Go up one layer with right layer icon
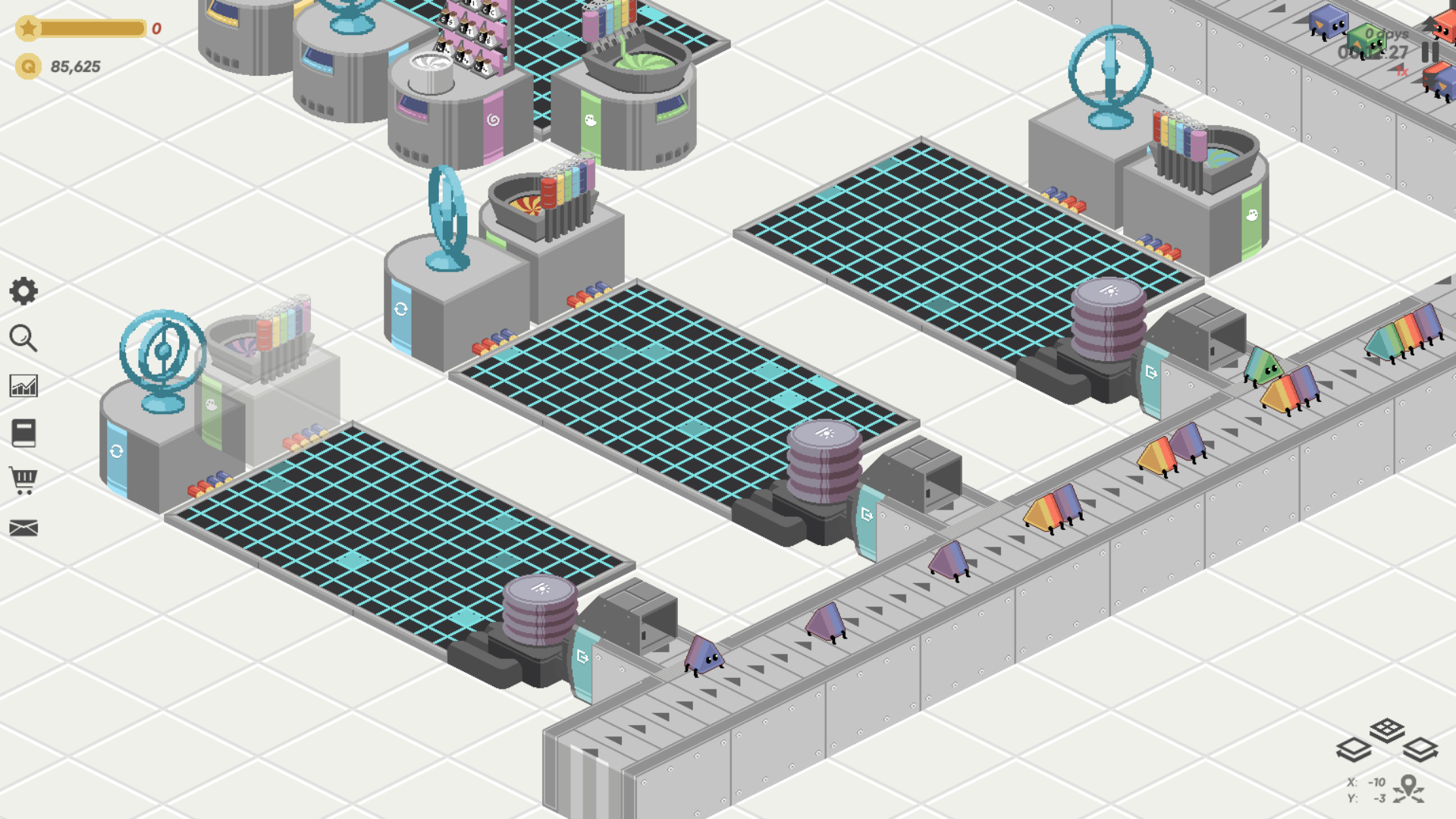Screen dimensions: 1456x819 [x=1420, y=749]
